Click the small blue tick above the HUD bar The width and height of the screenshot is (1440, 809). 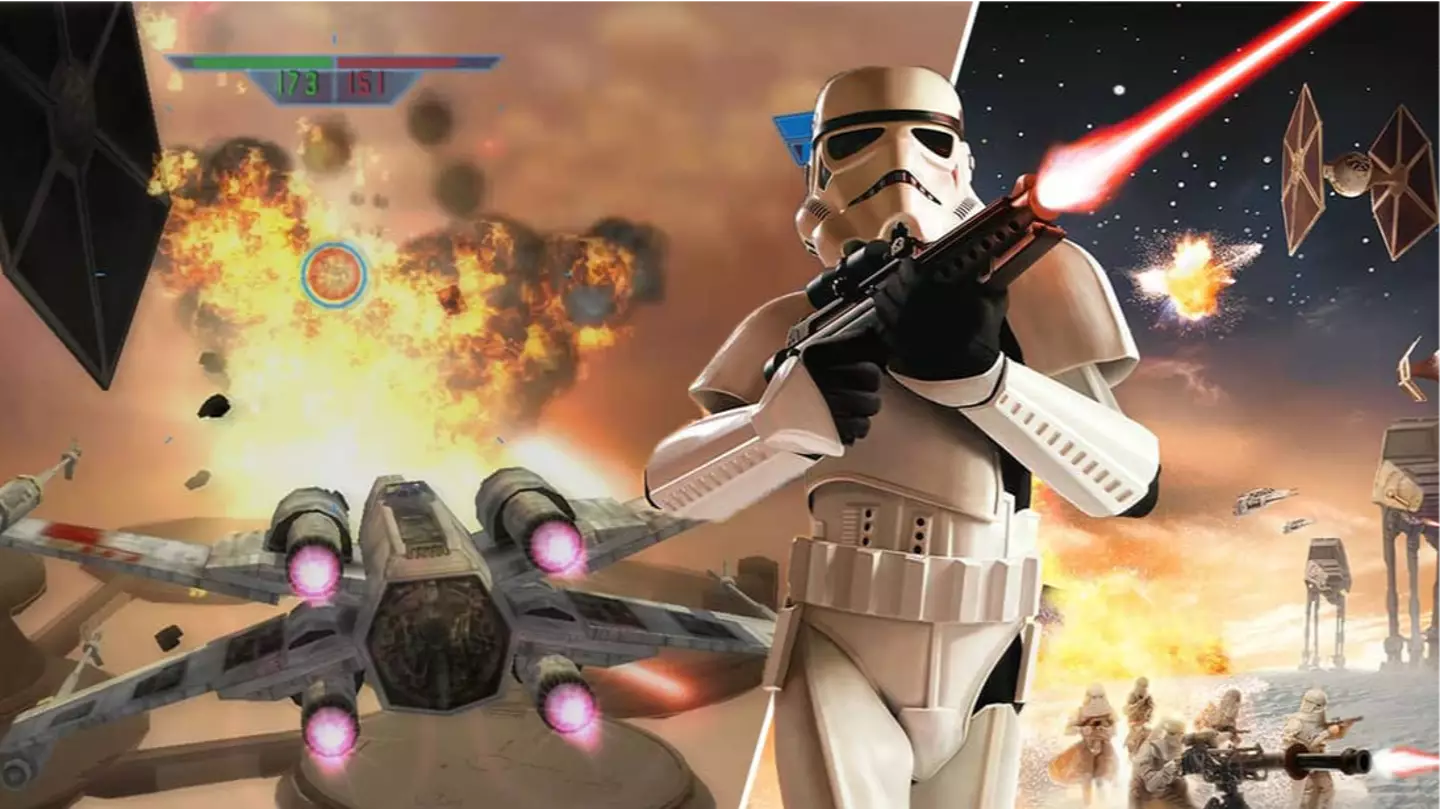[333, 41]
